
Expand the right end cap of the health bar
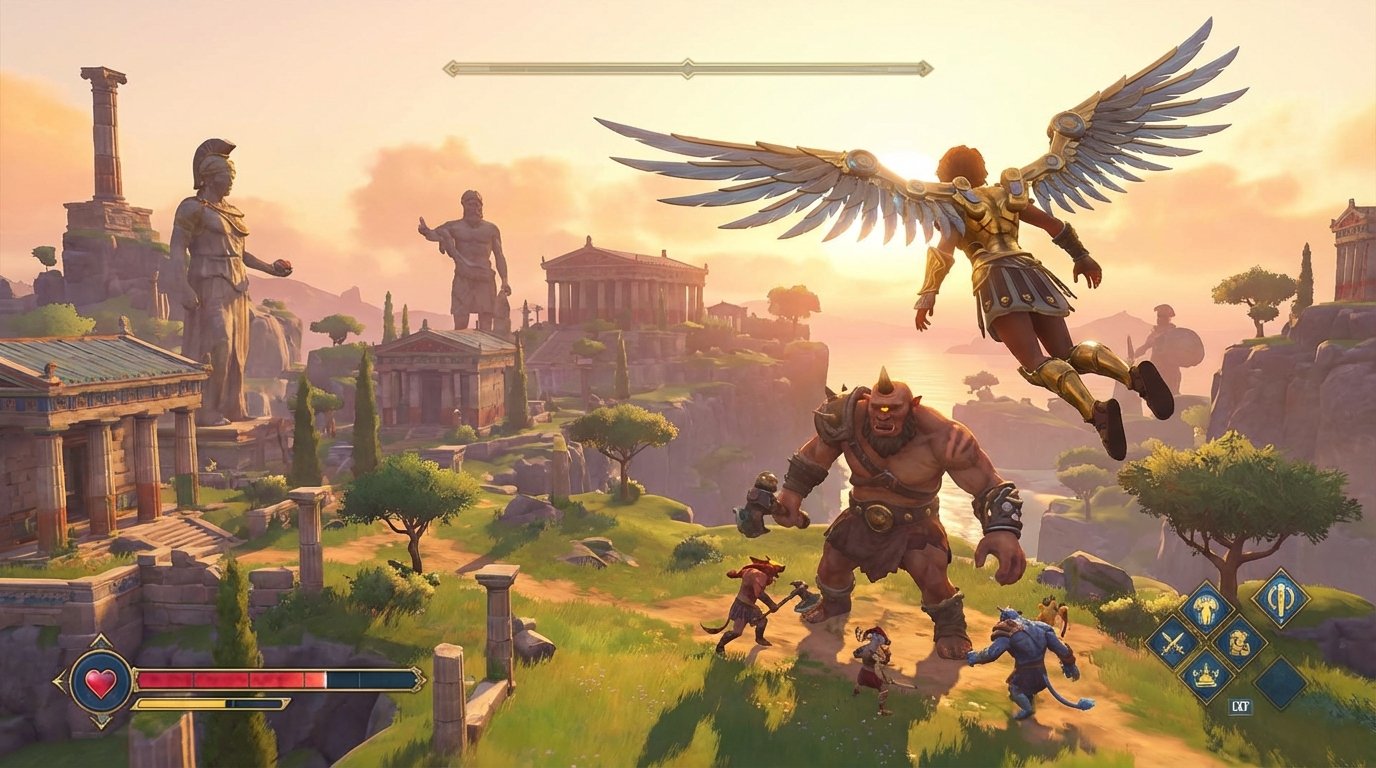[416, 679]
